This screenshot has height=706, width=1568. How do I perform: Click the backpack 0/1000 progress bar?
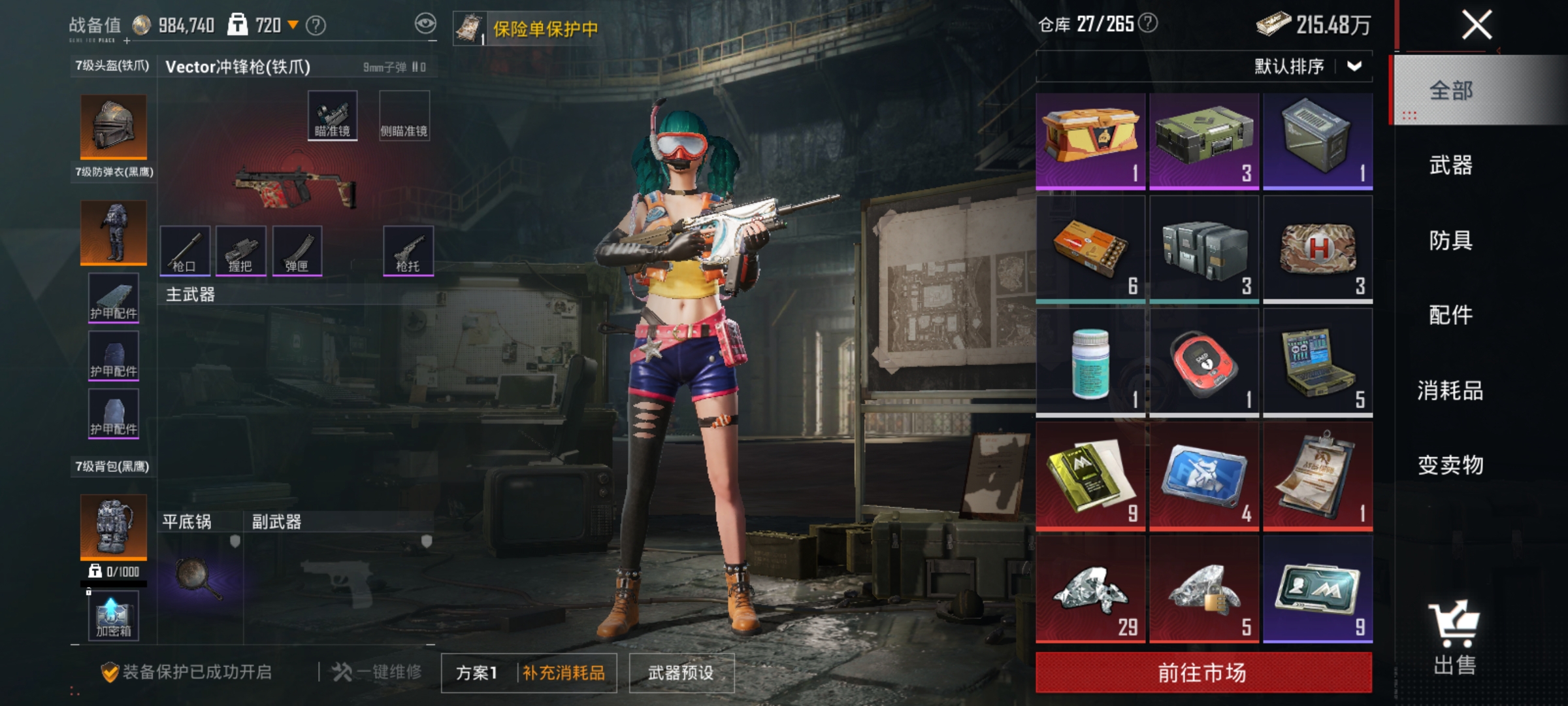point(112,582)
